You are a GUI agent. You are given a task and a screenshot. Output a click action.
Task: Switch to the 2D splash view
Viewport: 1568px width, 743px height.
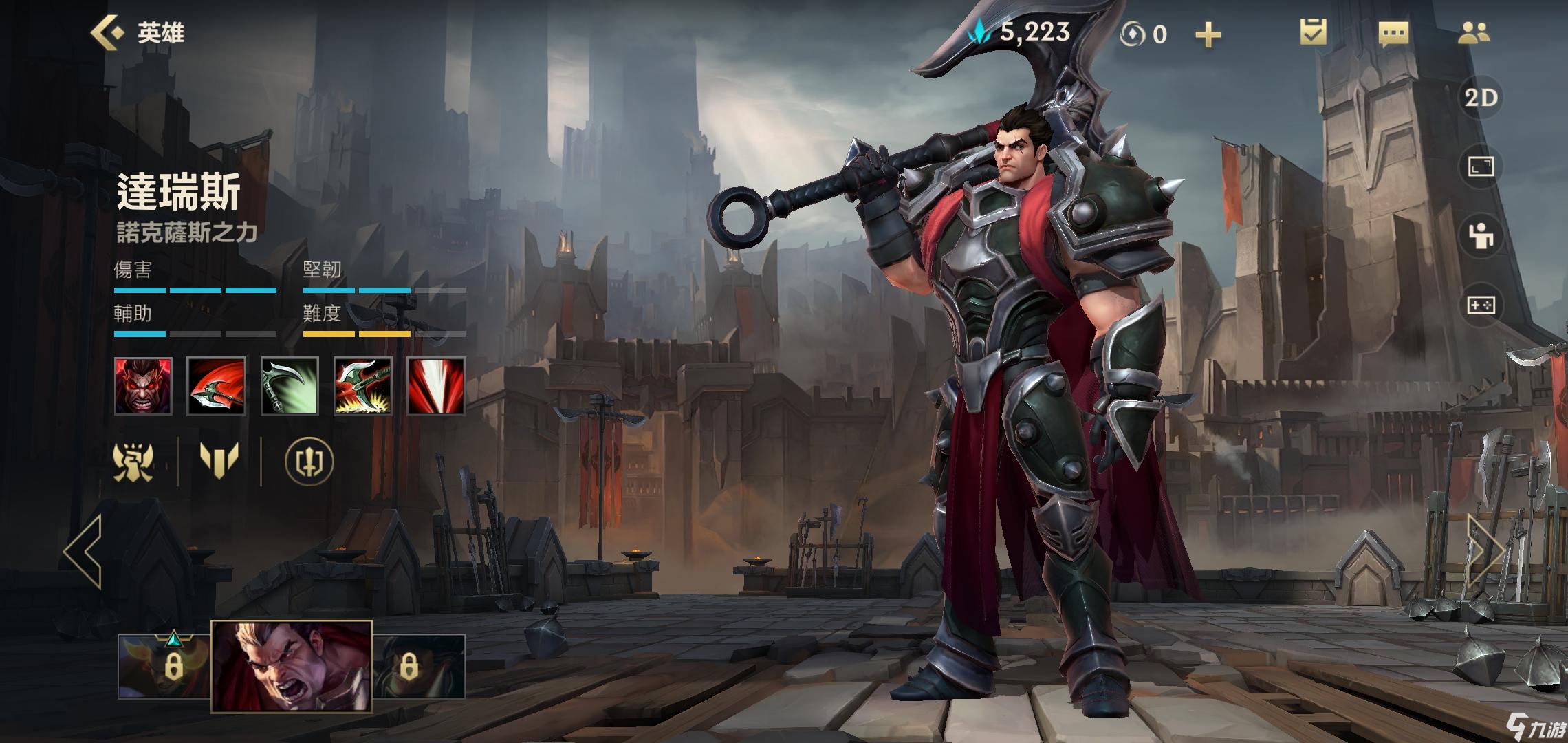pos(1481,98)
